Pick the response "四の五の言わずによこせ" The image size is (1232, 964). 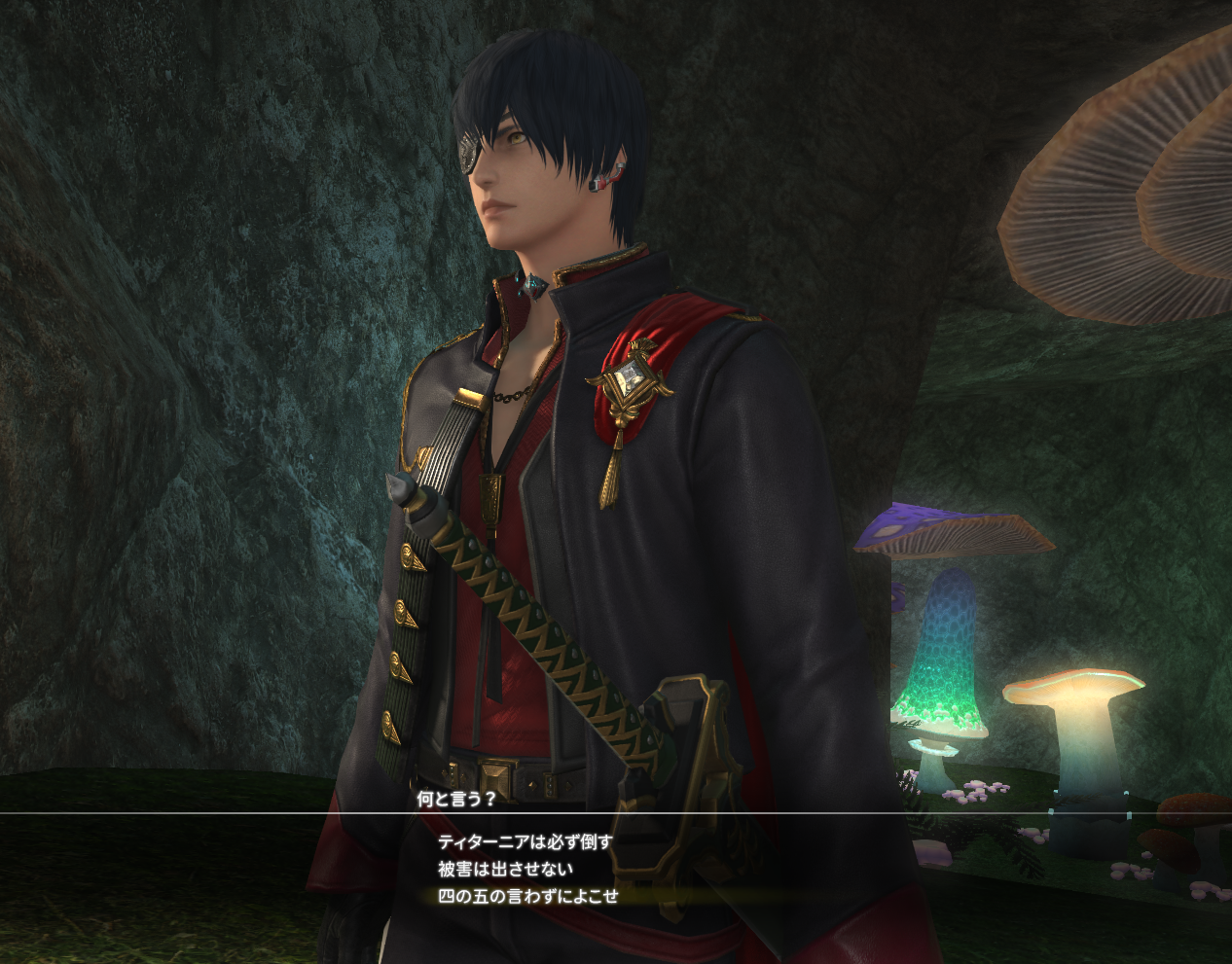[527, 896]
